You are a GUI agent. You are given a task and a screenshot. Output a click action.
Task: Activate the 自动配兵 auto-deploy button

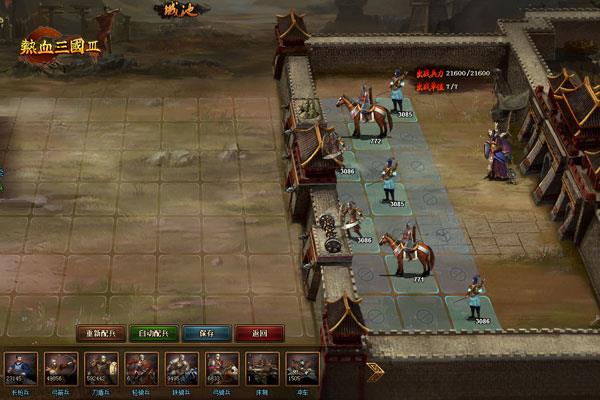pyautogui.click(x=154, y=333)
